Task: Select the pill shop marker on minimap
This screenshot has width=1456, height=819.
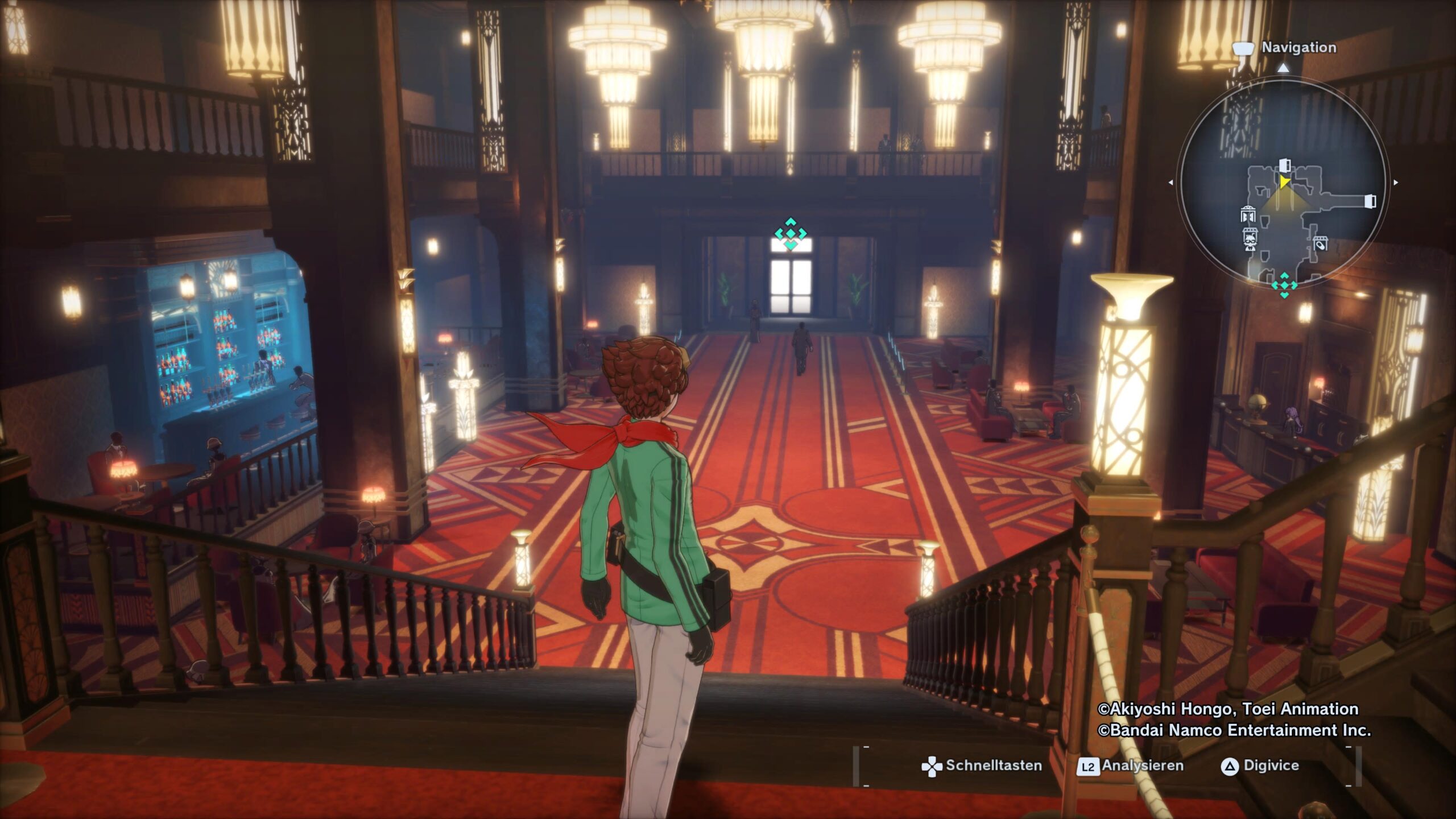Action: pyautogui.click(x=1320, y=244)
